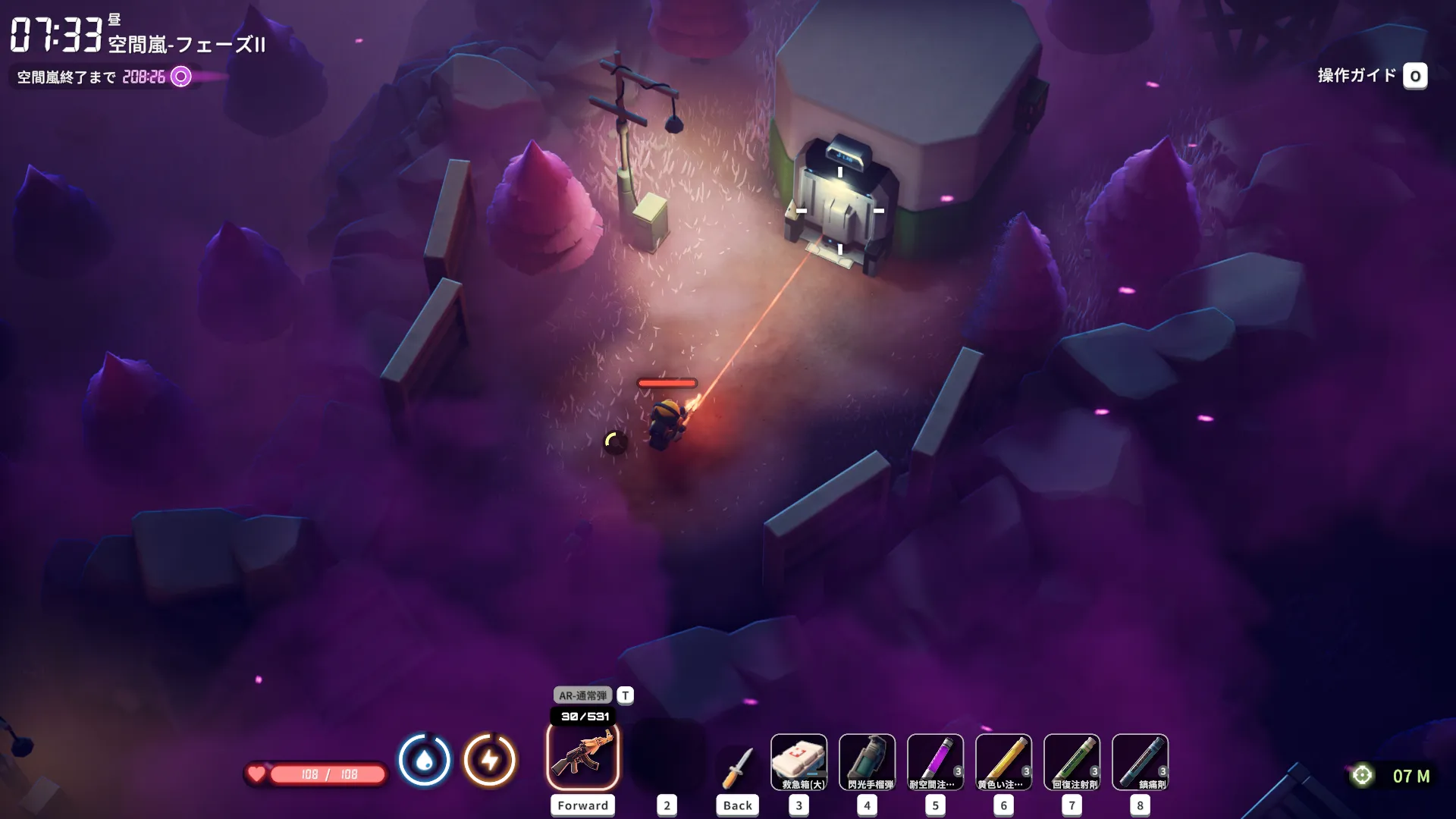
Task: Select the painkiller (鎮痛剤) slot
Action: tap(1140, 762)
